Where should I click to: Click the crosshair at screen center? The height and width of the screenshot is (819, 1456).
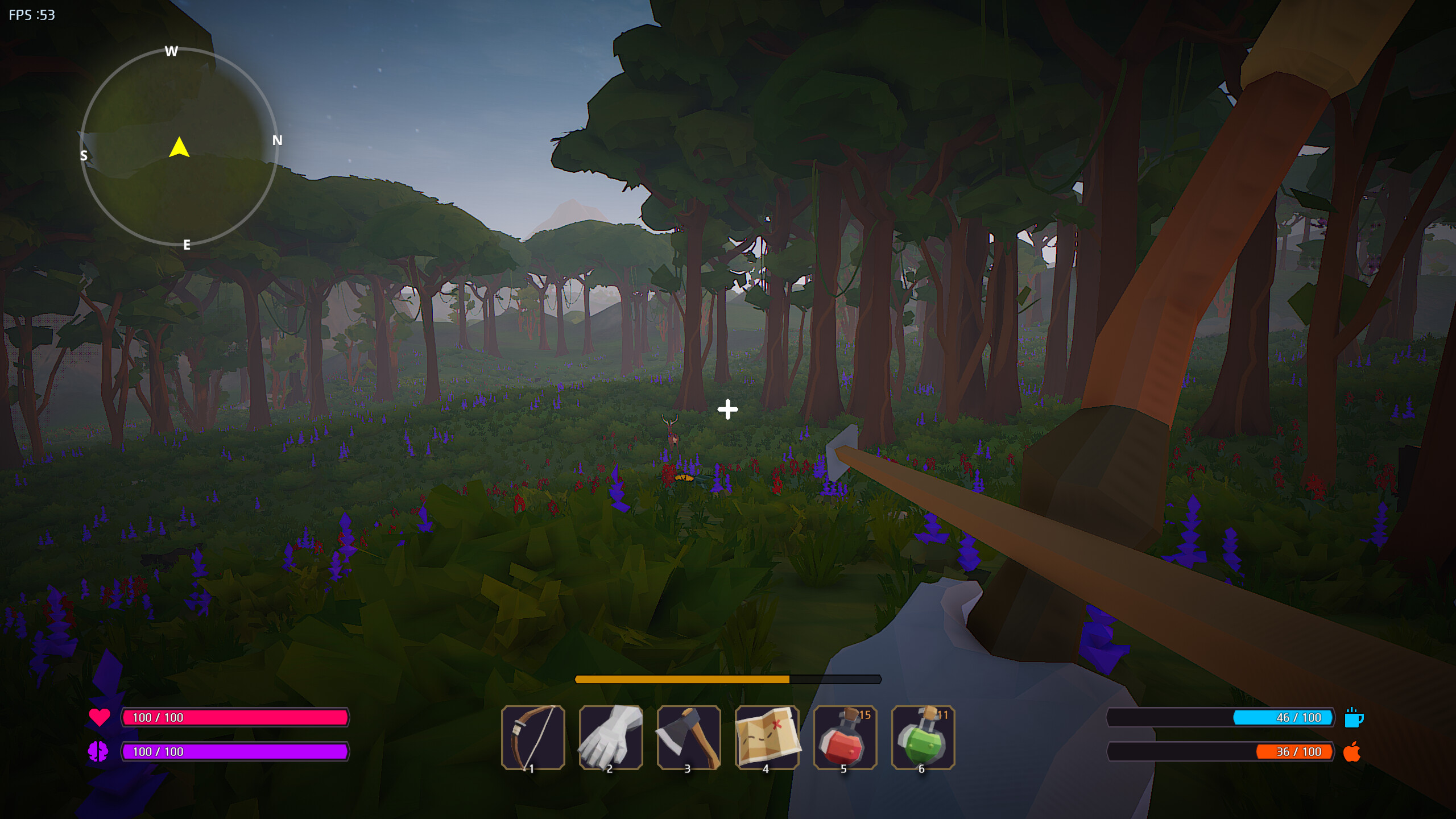pos(728,409)
